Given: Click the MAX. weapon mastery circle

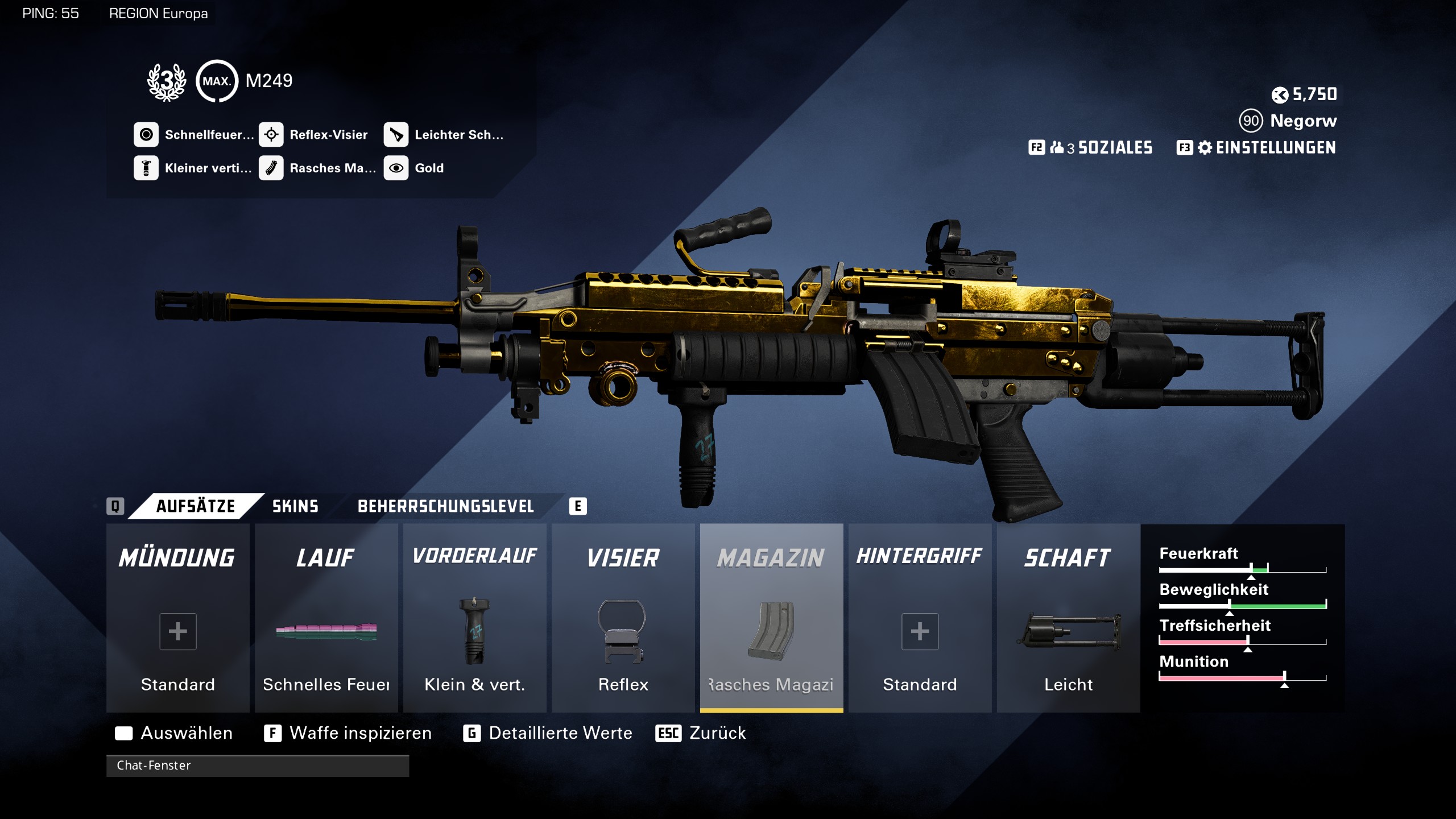Looking at the screenshot, I should 216,81.
